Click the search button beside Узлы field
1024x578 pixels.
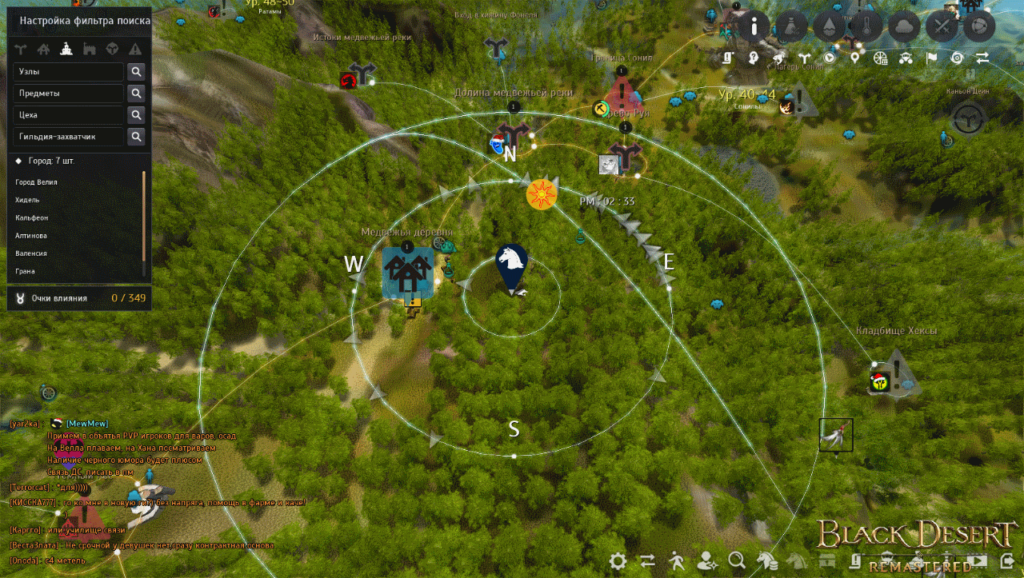tap(136, 72)
